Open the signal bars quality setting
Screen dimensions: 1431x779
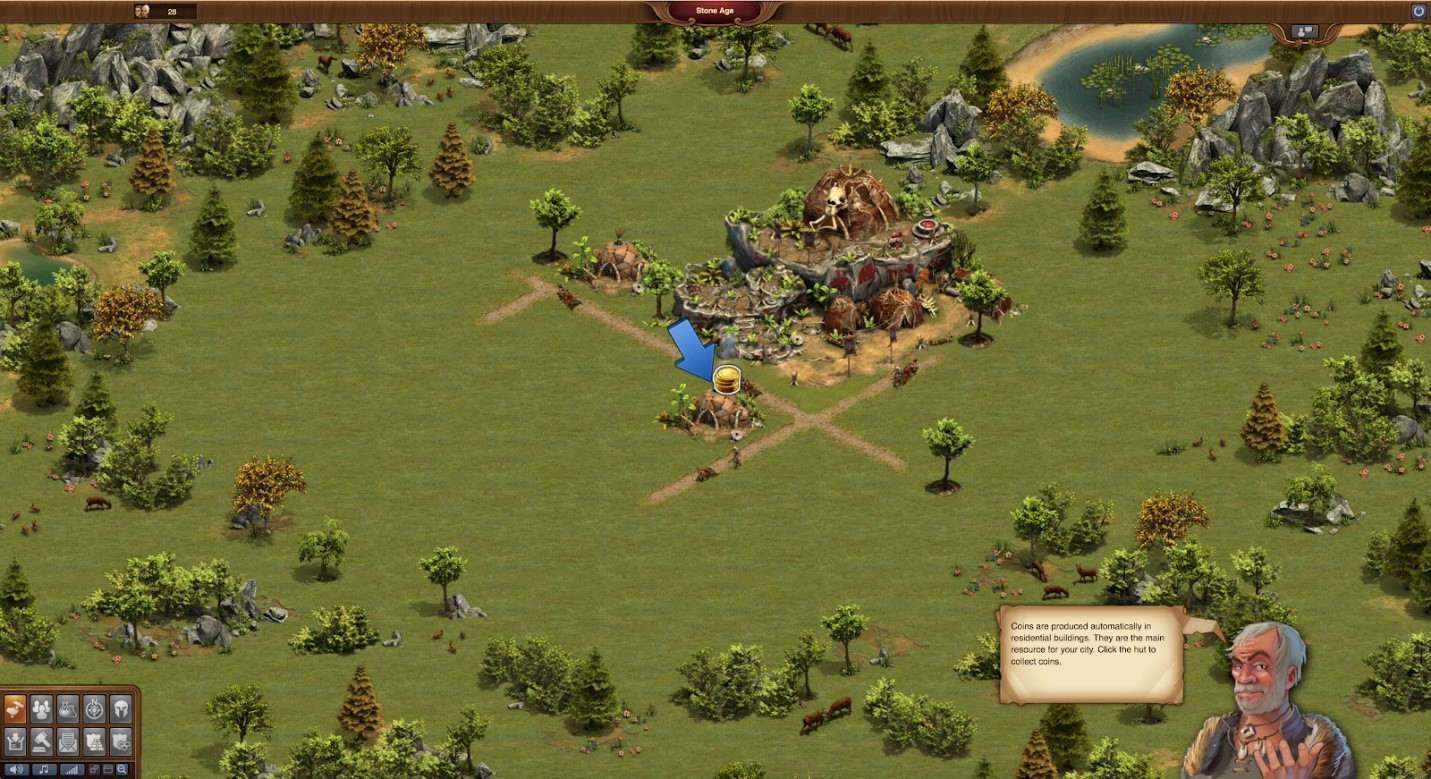click(x=71, y=770)
